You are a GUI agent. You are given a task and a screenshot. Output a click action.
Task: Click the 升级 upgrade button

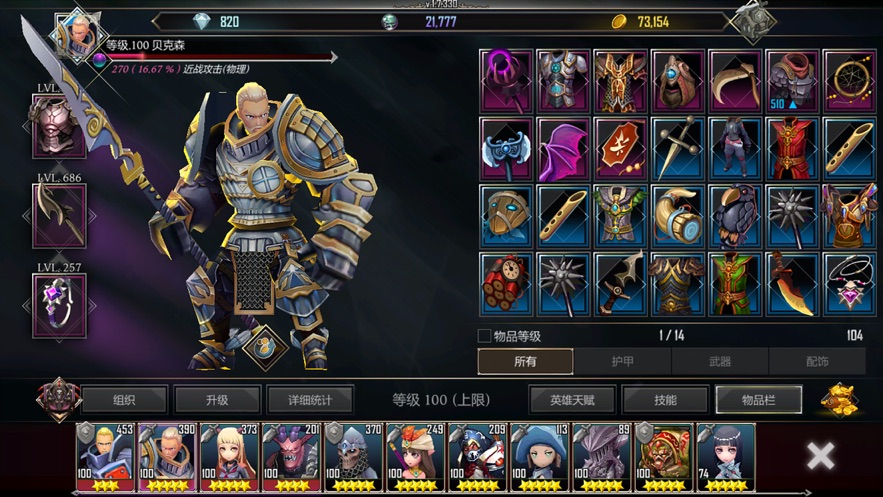(x=217, y=400)
